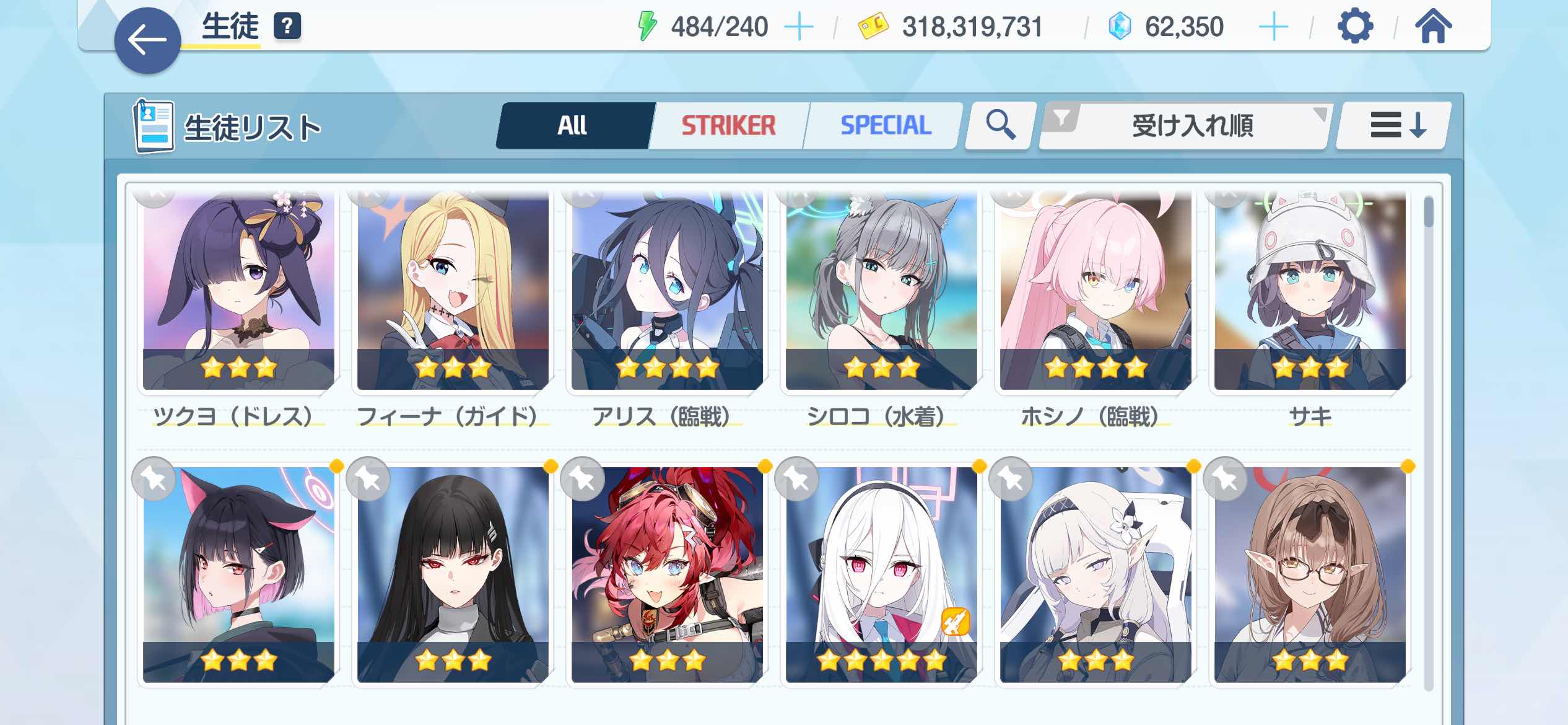
Task: Add more energy with the plus button
Action: (x=798, y=27)
